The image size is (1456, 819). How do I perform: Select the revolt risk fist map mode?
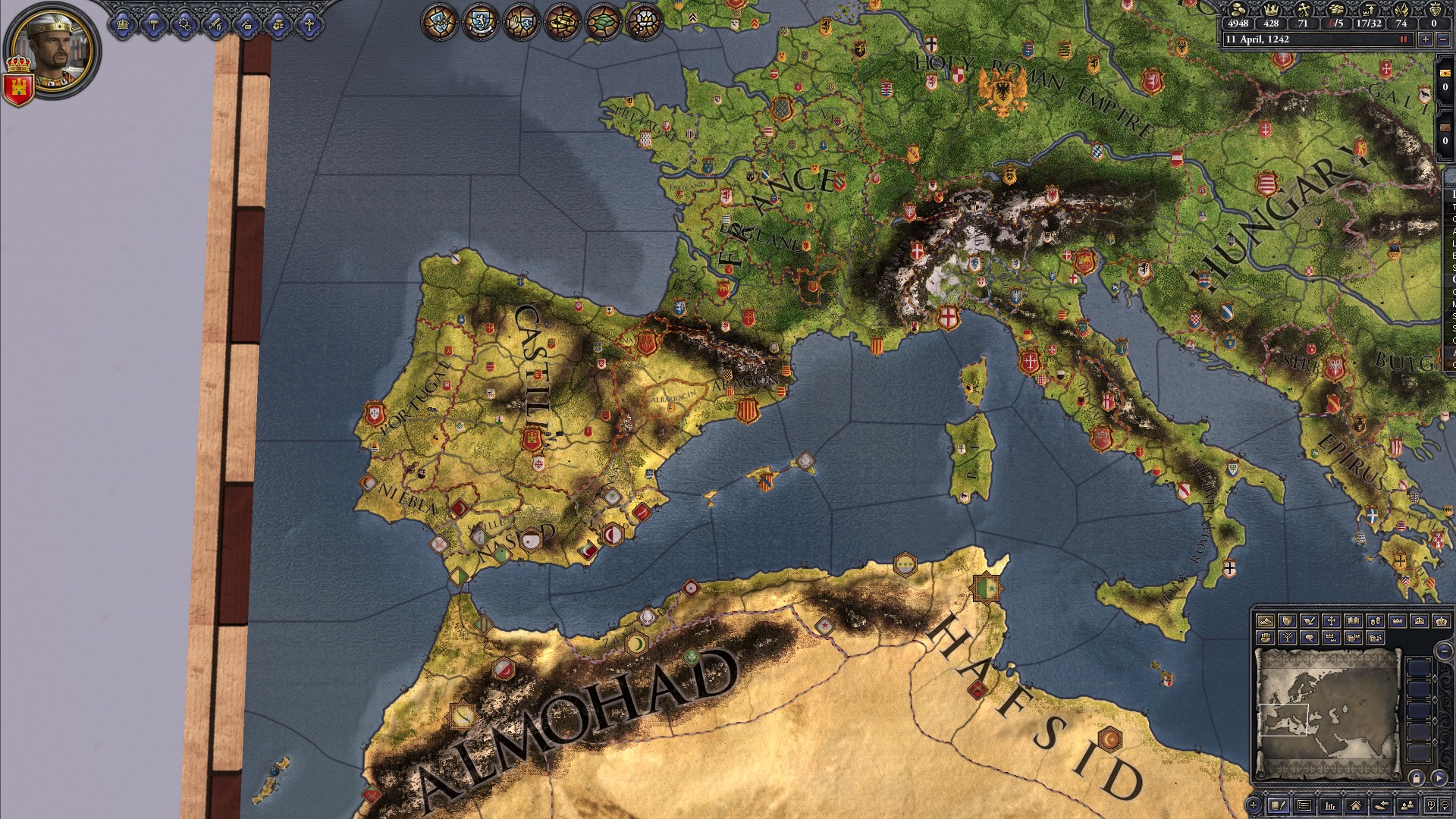[1266, 638]
